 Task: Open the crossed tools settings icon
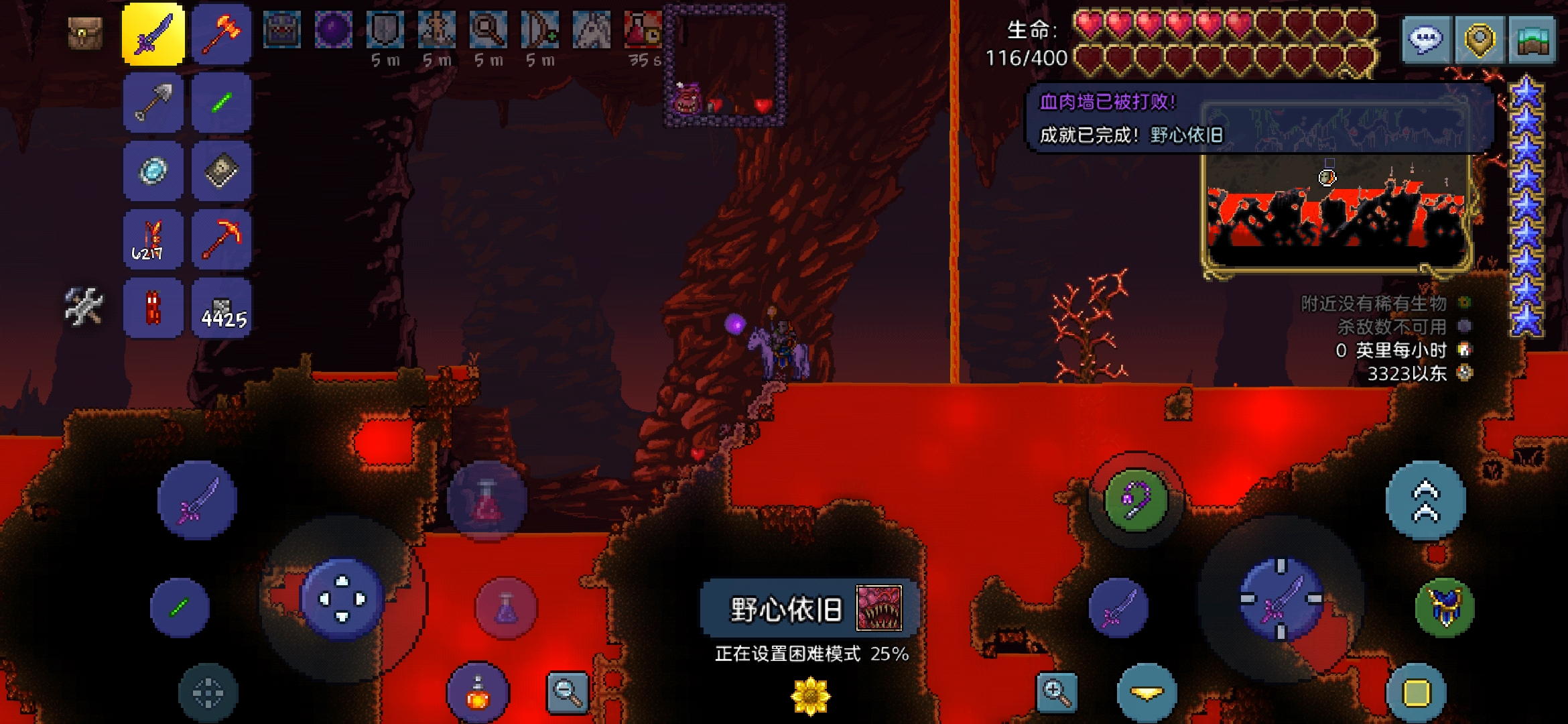(x=84, y=307)
